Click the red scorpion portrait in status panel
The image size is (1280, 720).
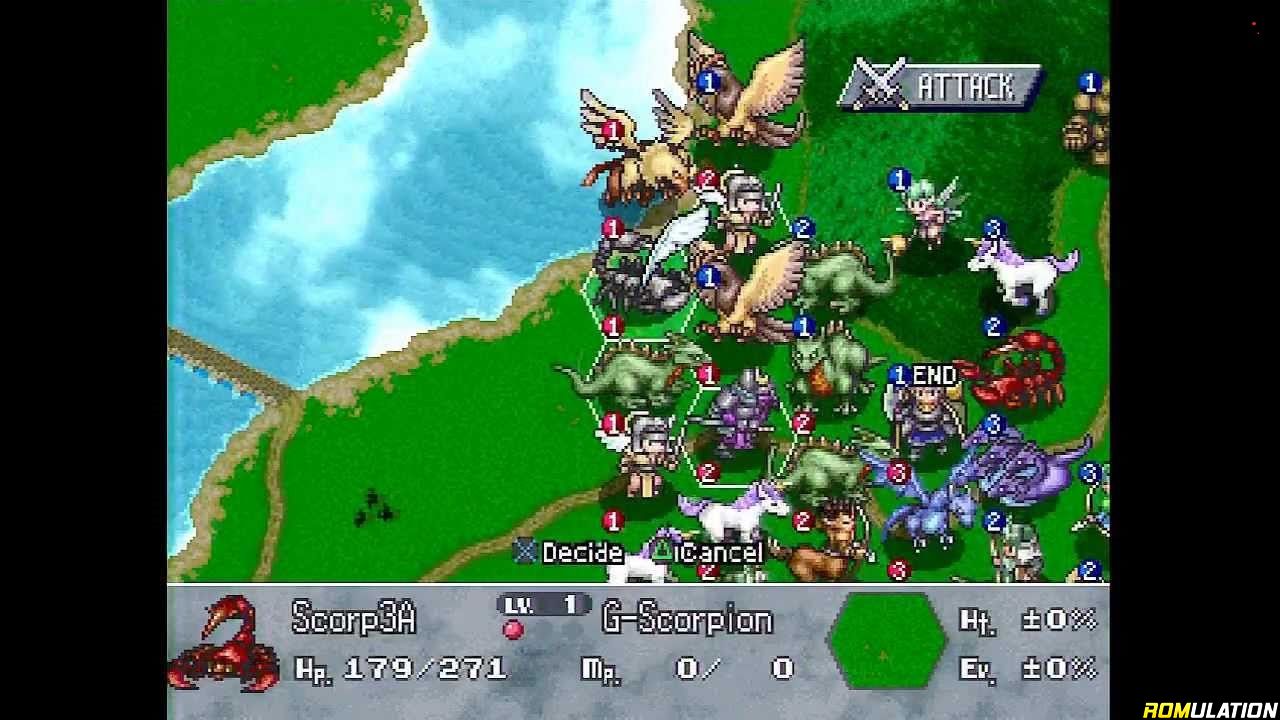224,643
